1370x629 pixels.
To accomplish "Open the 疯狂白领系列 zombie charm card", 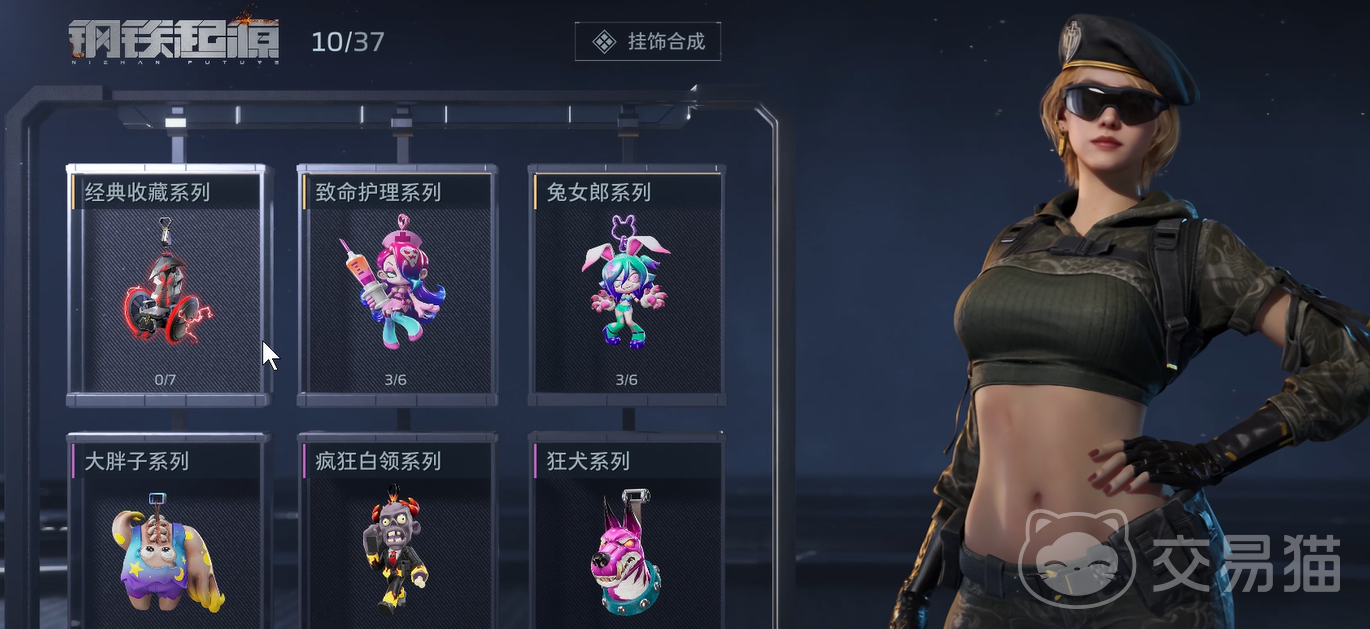I will click(x=397, y=540).
